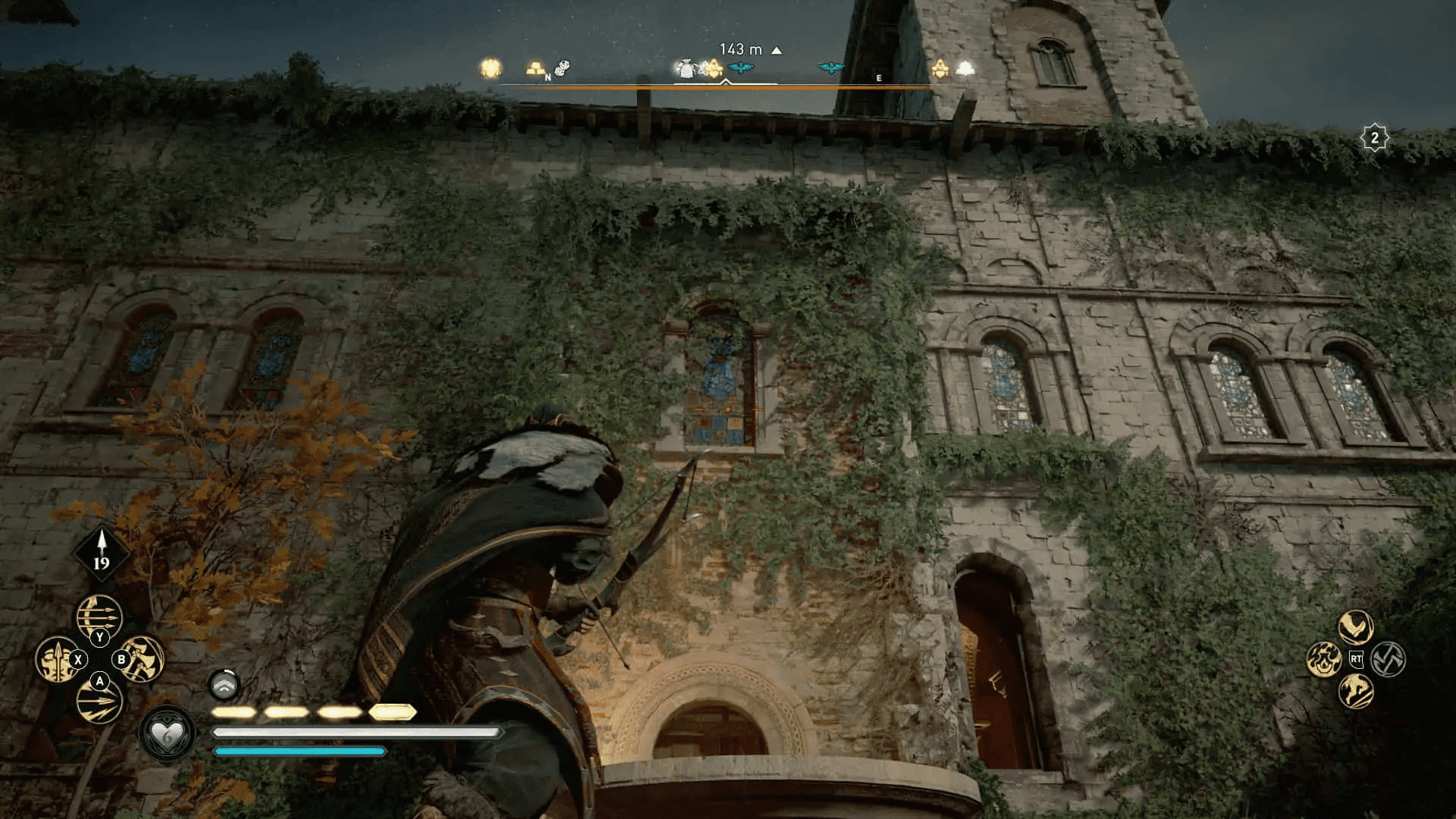This screenshot has height=819, width=1456.
Task: Click the east E marker on the compass bar
Action: tap(878, 78)
